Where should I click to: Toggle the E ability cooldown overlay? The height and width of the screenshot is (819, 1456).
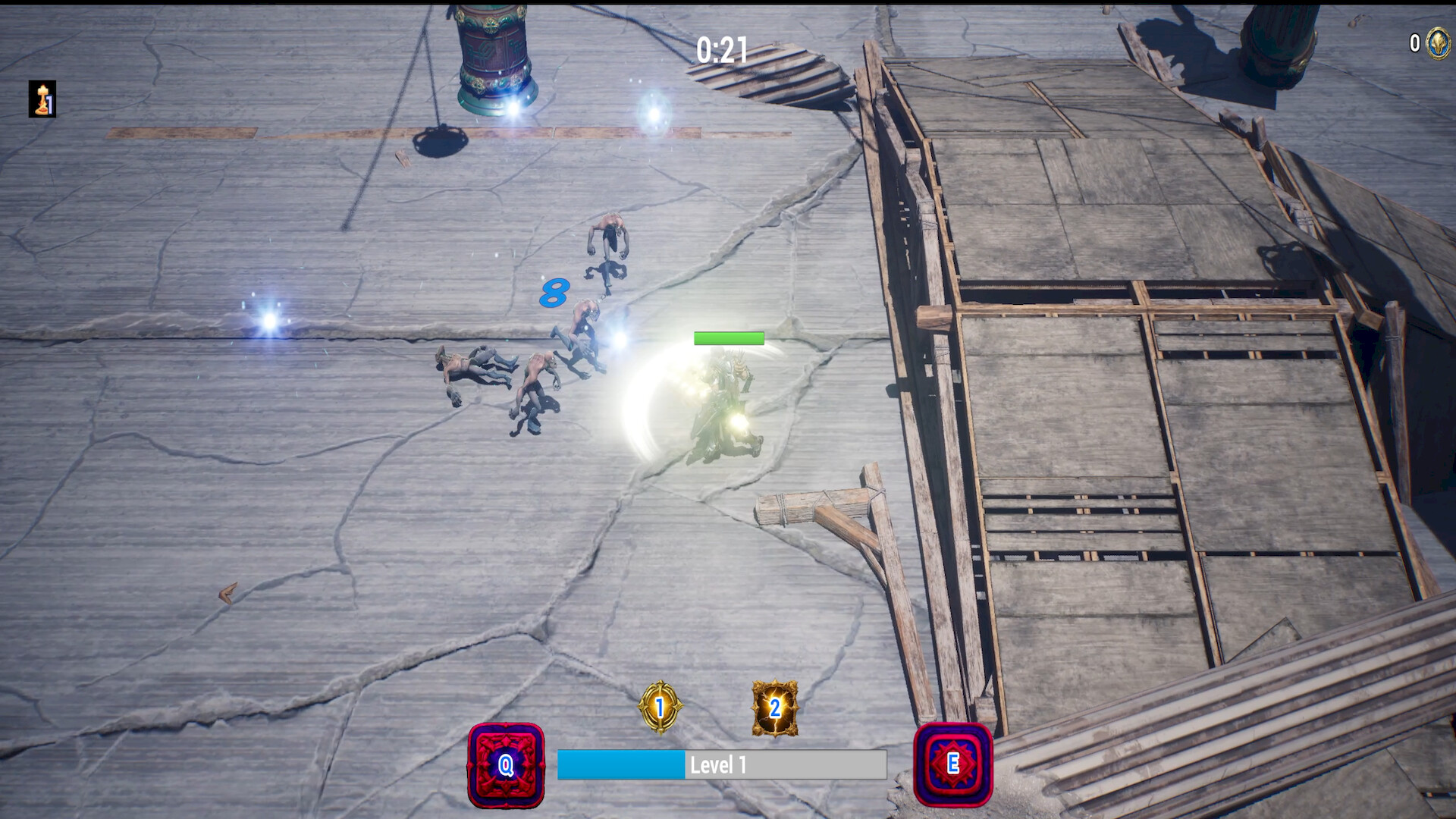click(954, 766)
